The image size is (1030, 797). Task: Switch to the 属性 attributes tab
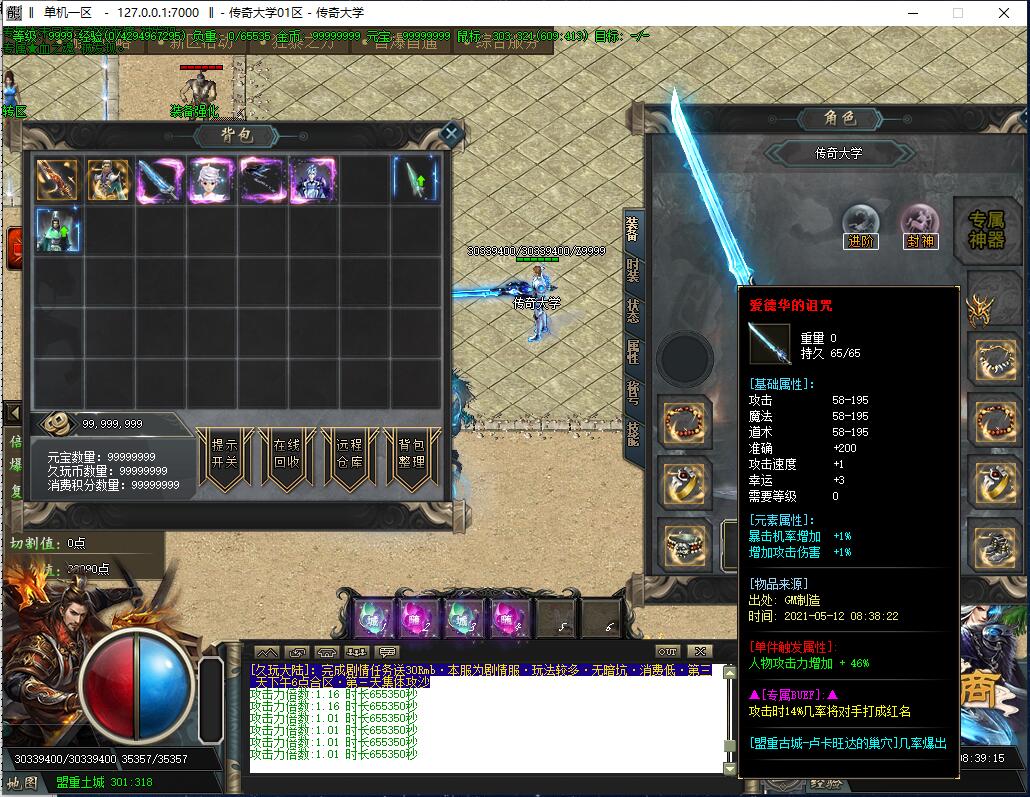click(633, 351)
